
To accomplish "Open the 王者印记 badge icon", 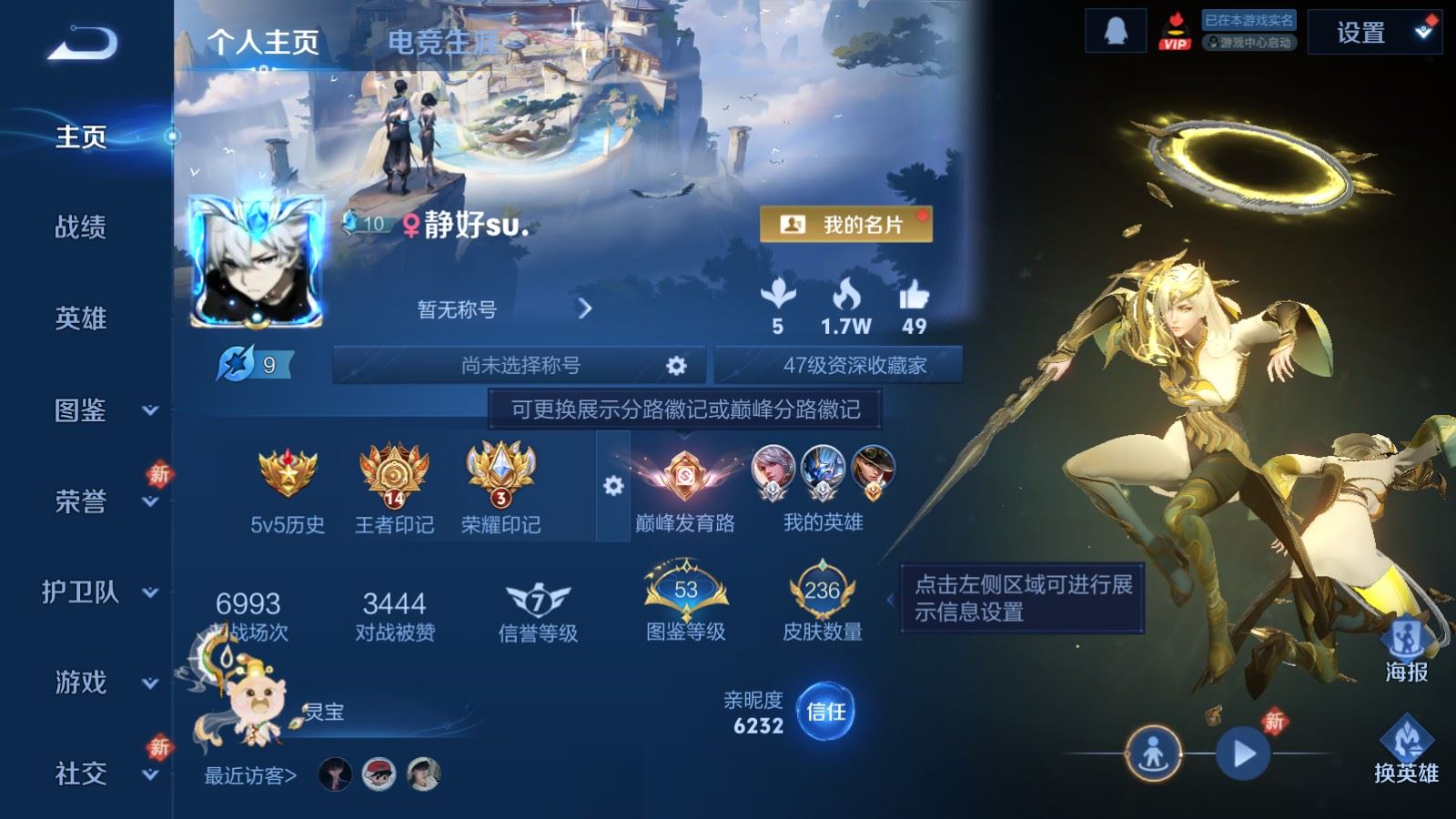I will point(395,478).
